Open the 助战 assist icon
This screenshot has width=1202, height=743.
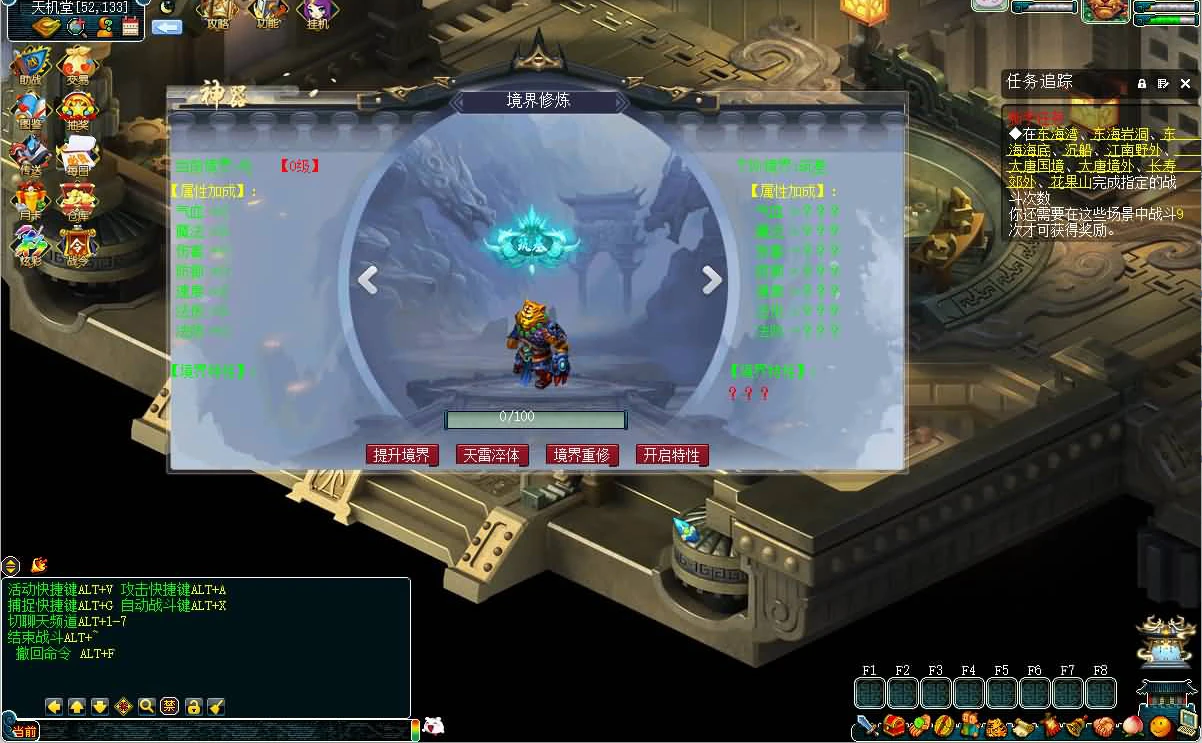(30, 64)
